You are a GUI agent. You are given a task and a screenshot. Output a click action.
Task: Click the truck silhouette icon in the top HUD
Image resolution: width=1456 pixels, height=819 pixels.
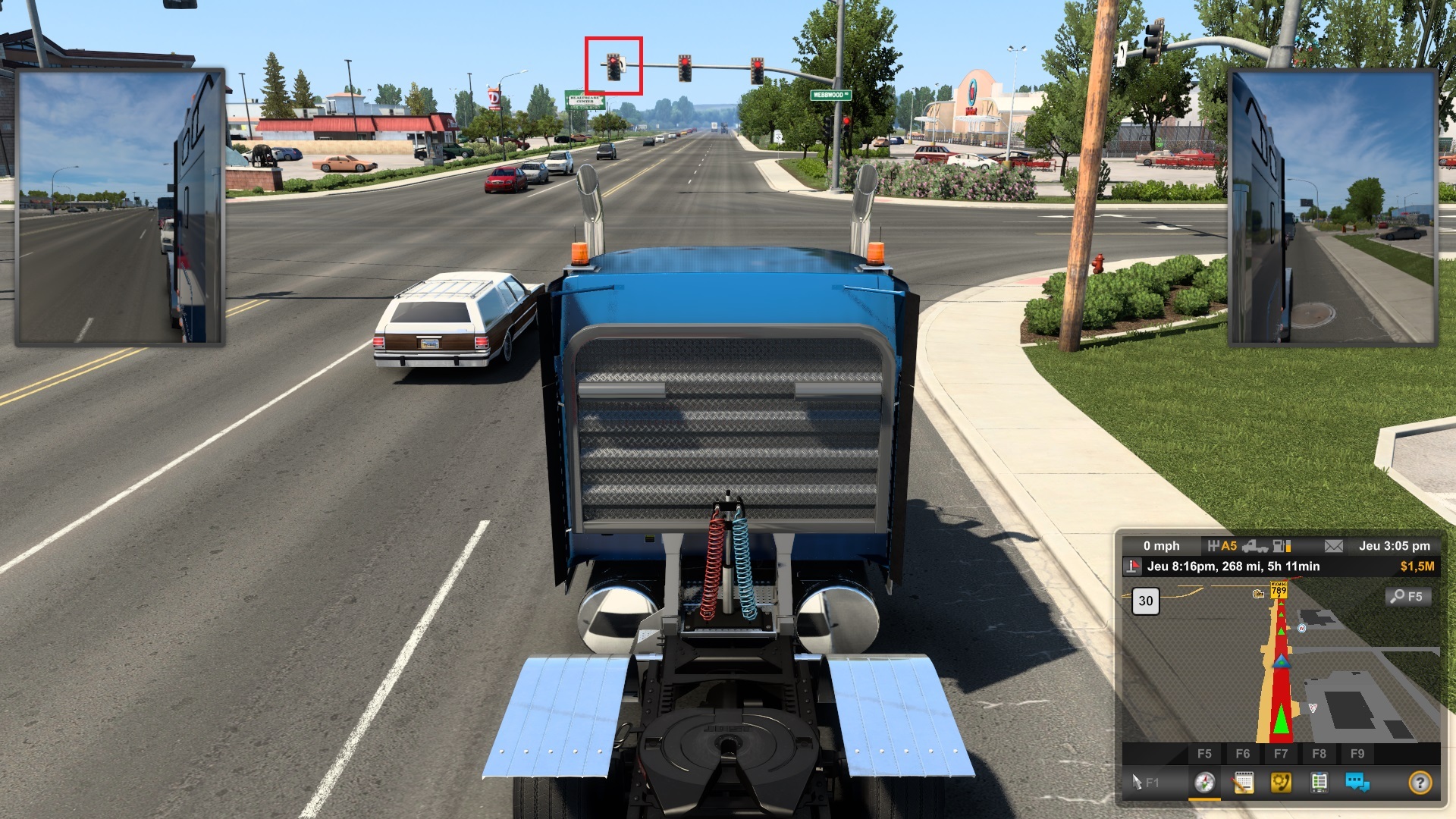pyautogui.click(x=1257, y=546)
